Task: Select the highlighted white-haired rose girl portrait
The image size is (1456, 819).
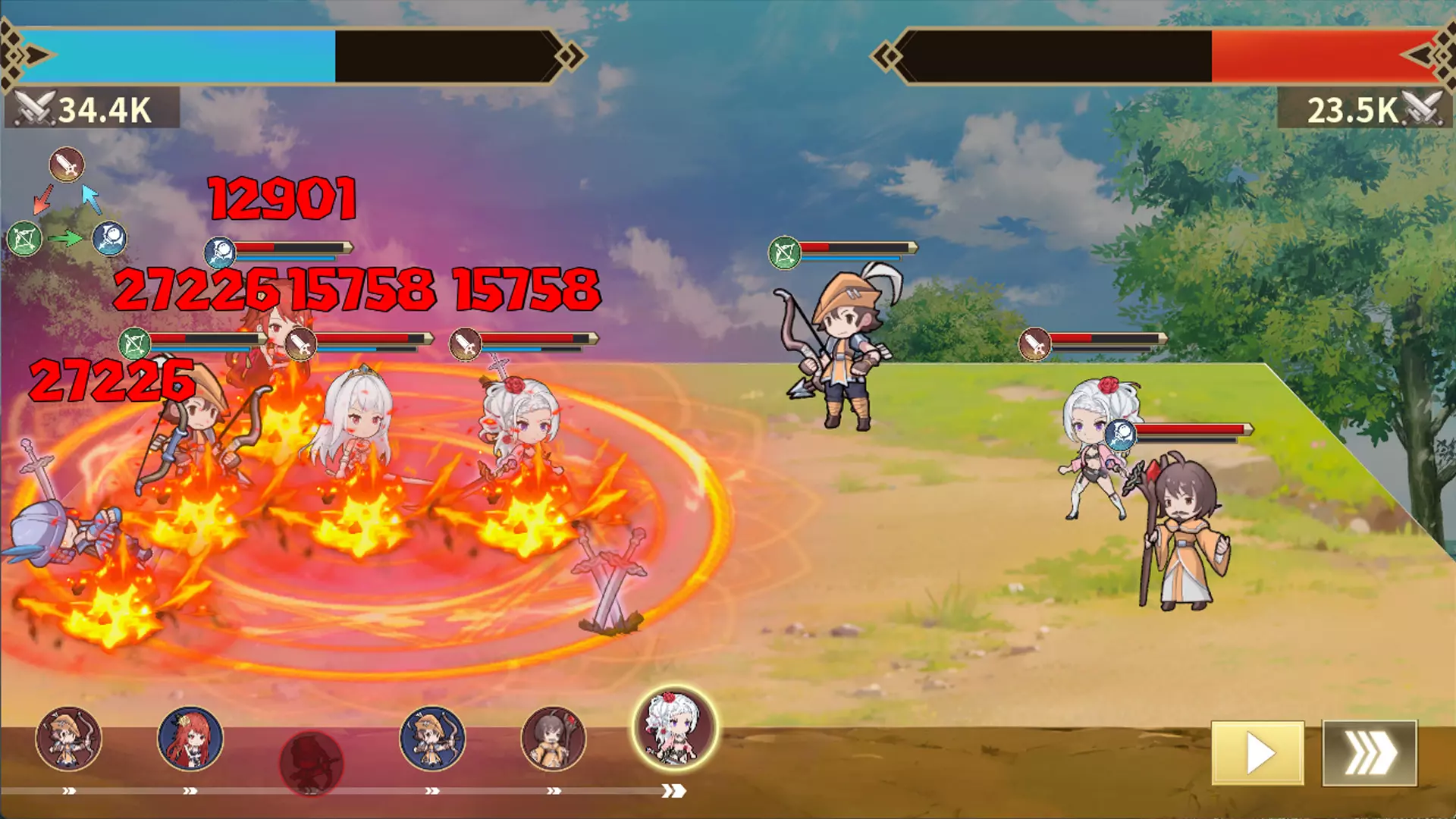Action: click(x=674, y=729)
